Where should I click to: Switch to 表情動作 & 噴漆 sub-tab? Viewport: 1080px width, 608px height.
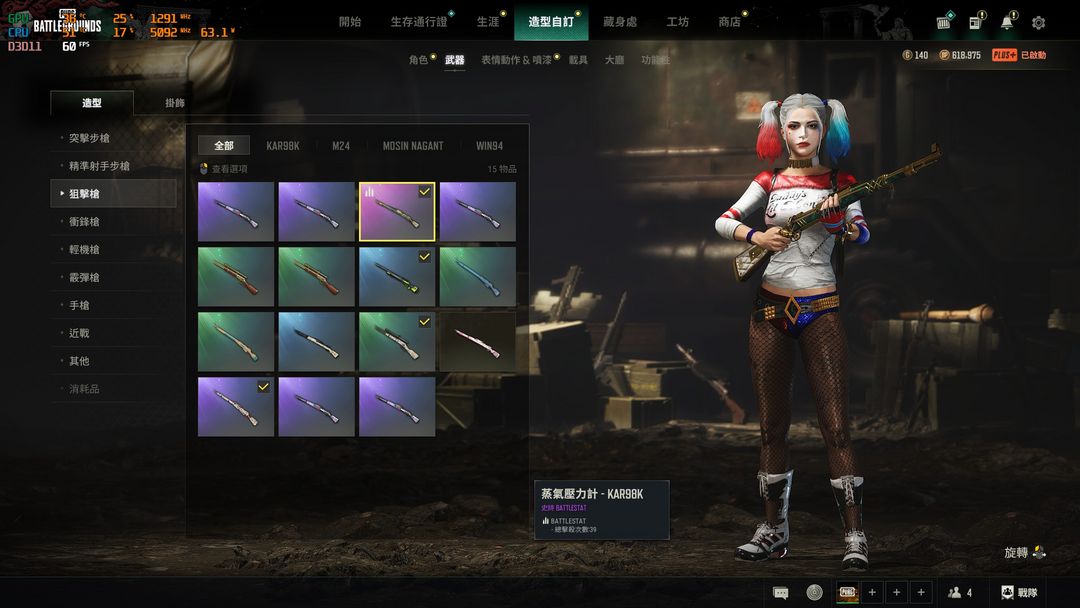pos(515,60)
